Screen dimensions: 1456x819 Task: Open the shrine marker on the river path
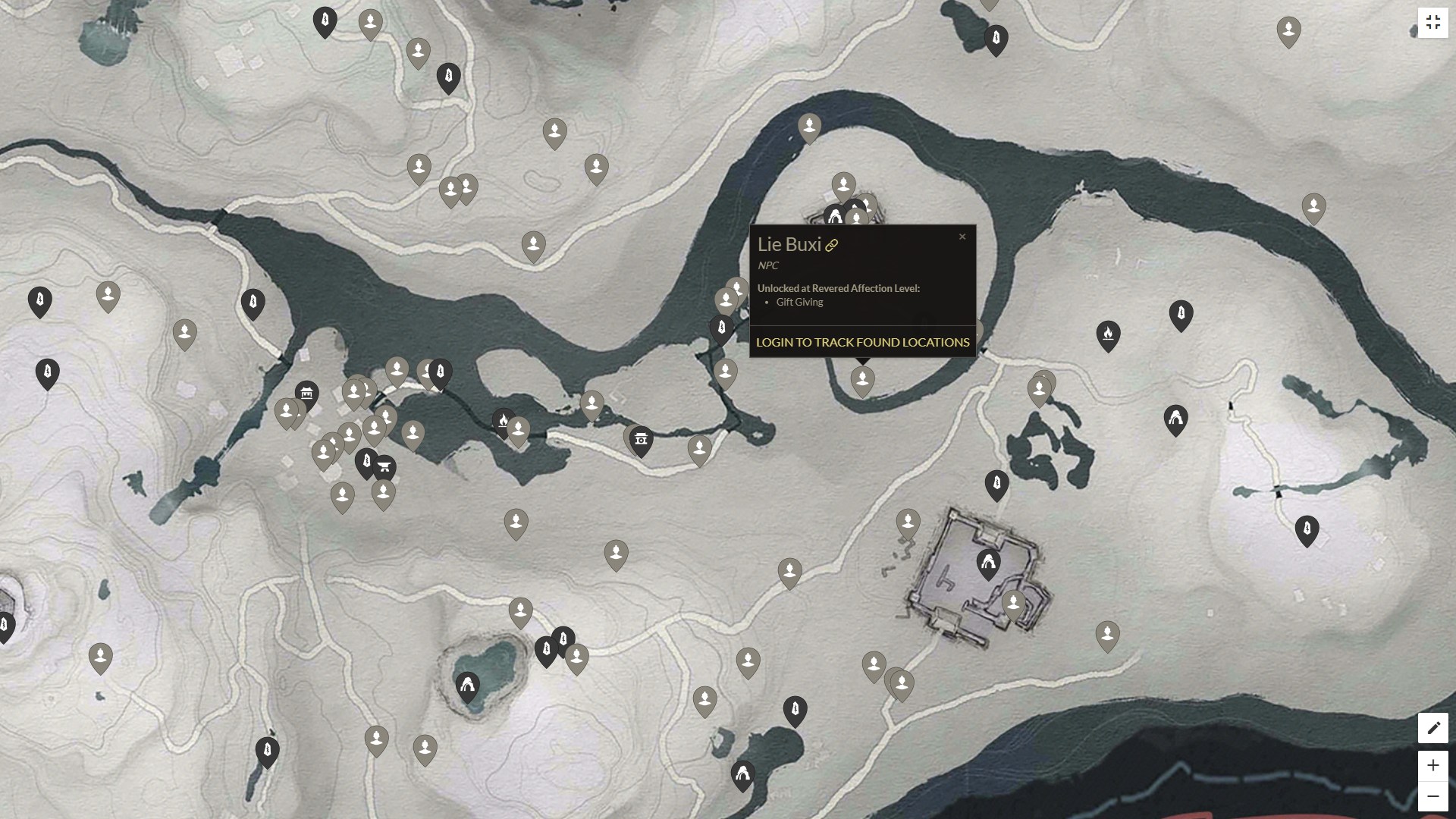tap(642, 440)
